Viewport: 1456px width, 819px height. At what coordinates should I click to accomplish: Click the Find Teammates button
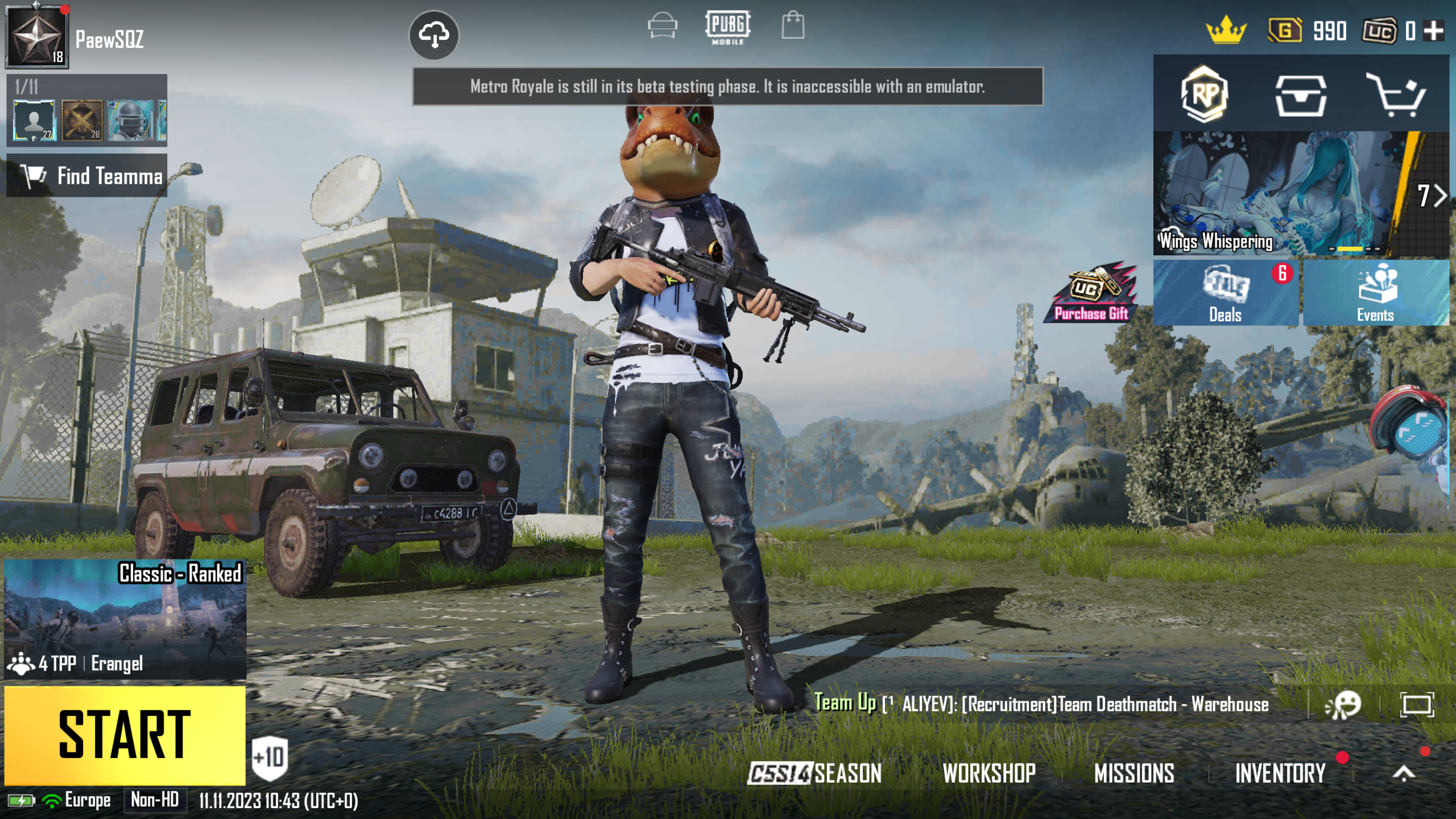87,176
